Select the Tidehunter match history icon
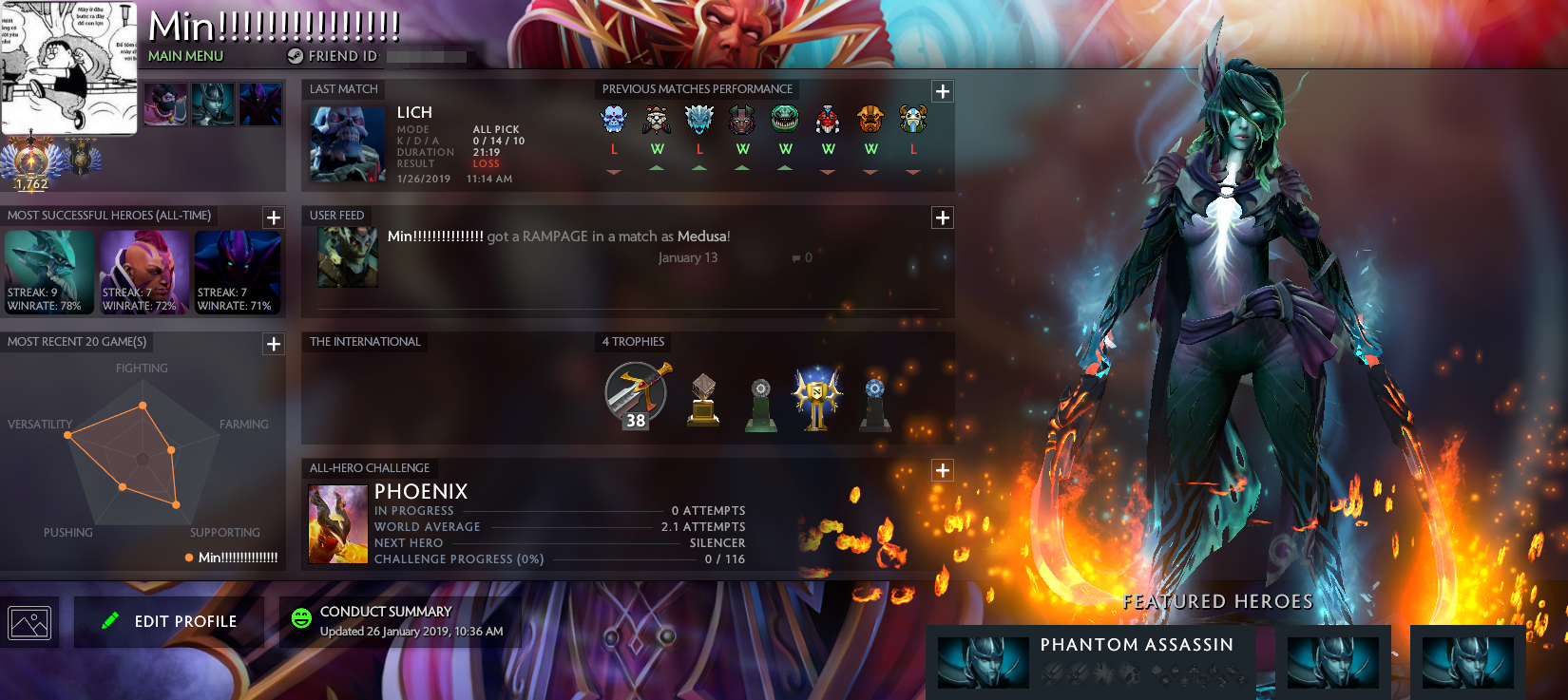The height and width of the screenshot is (700, 1568). [785, 120]
